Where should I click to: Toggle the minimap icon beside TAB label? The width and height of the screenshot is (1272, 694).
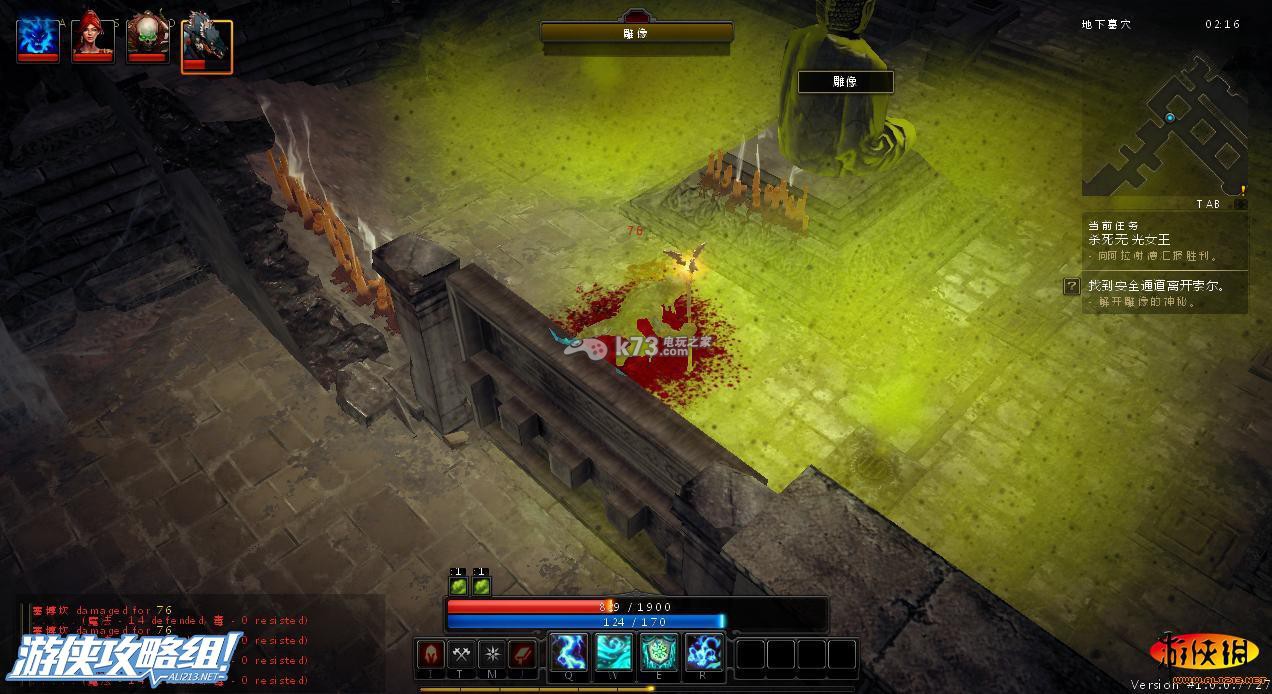[1240, 204]
